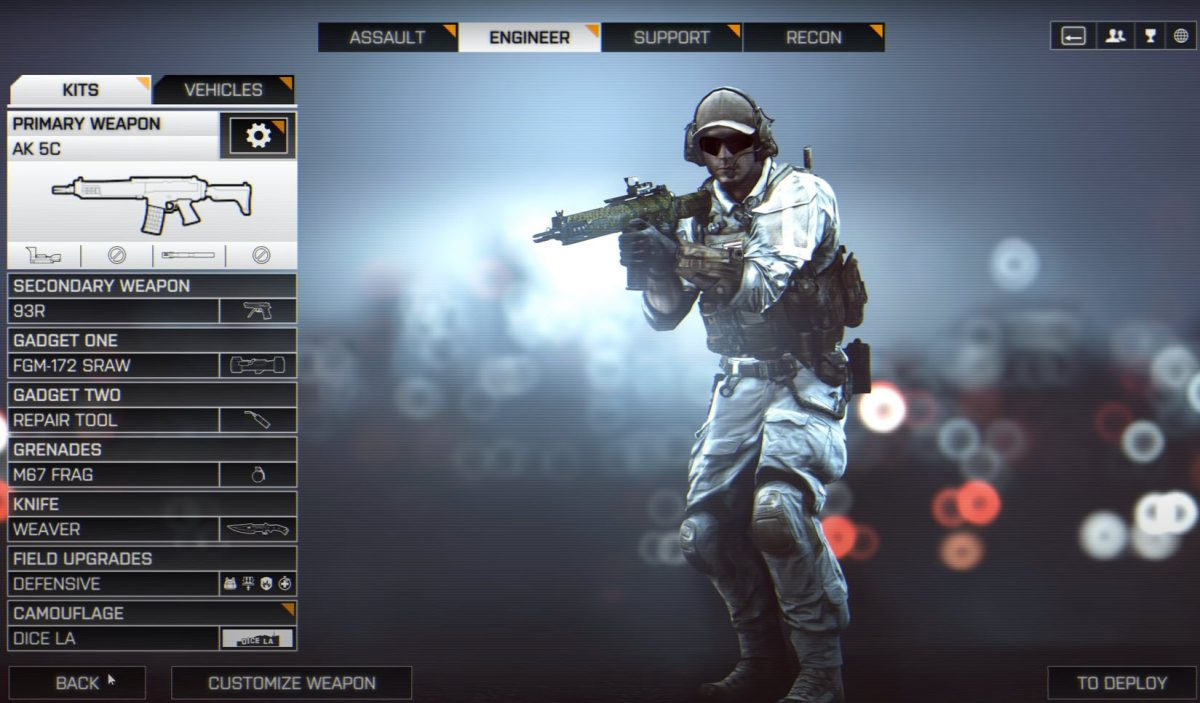The width and height of the screenshot is (1200, 703).
Task: Select the M67 Frag grenade row
Action: [152, 475]
